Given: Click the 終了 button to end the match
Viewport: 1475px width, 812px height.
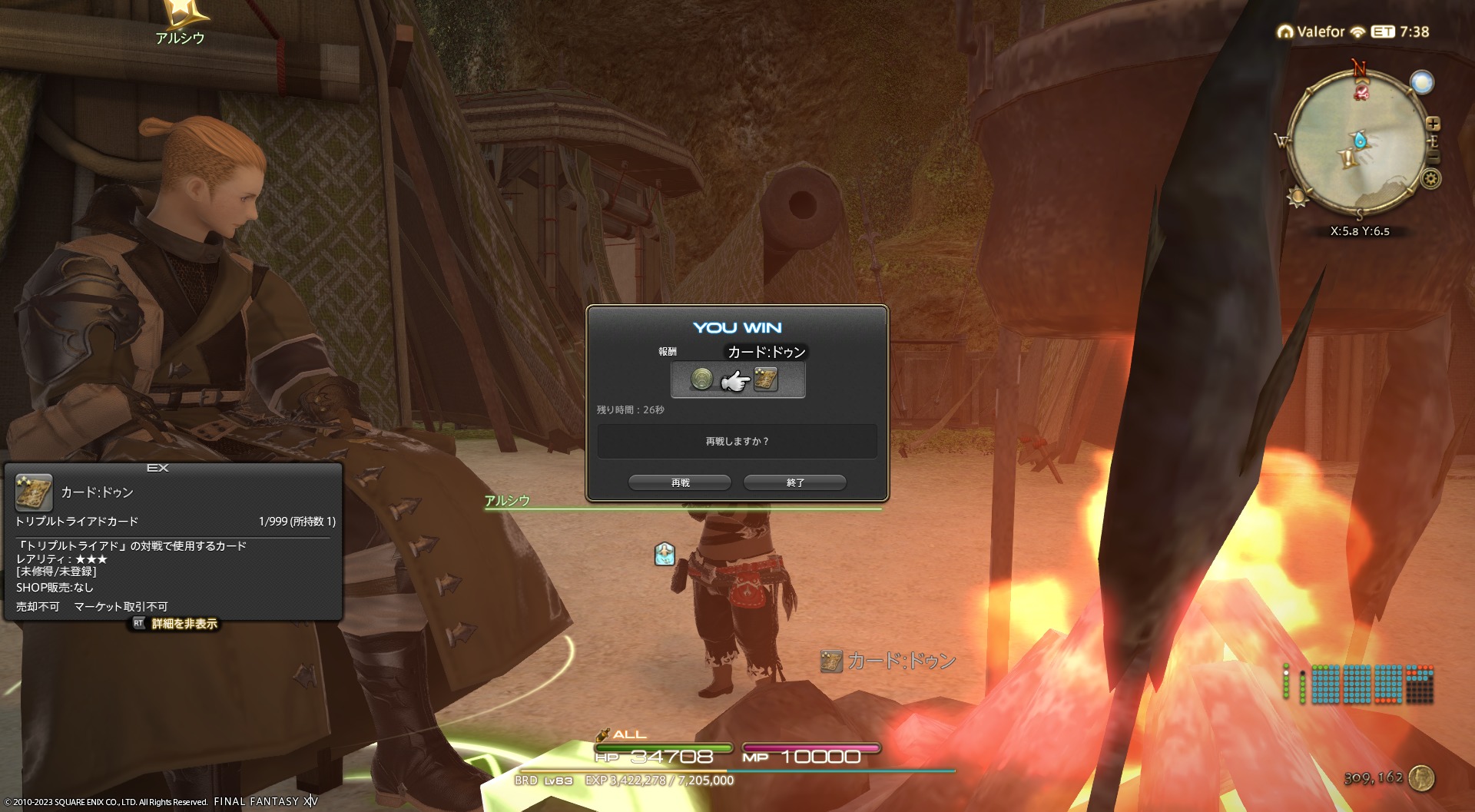Looking at the screenshot, I should pyautogui.click(x=795, y=482).
